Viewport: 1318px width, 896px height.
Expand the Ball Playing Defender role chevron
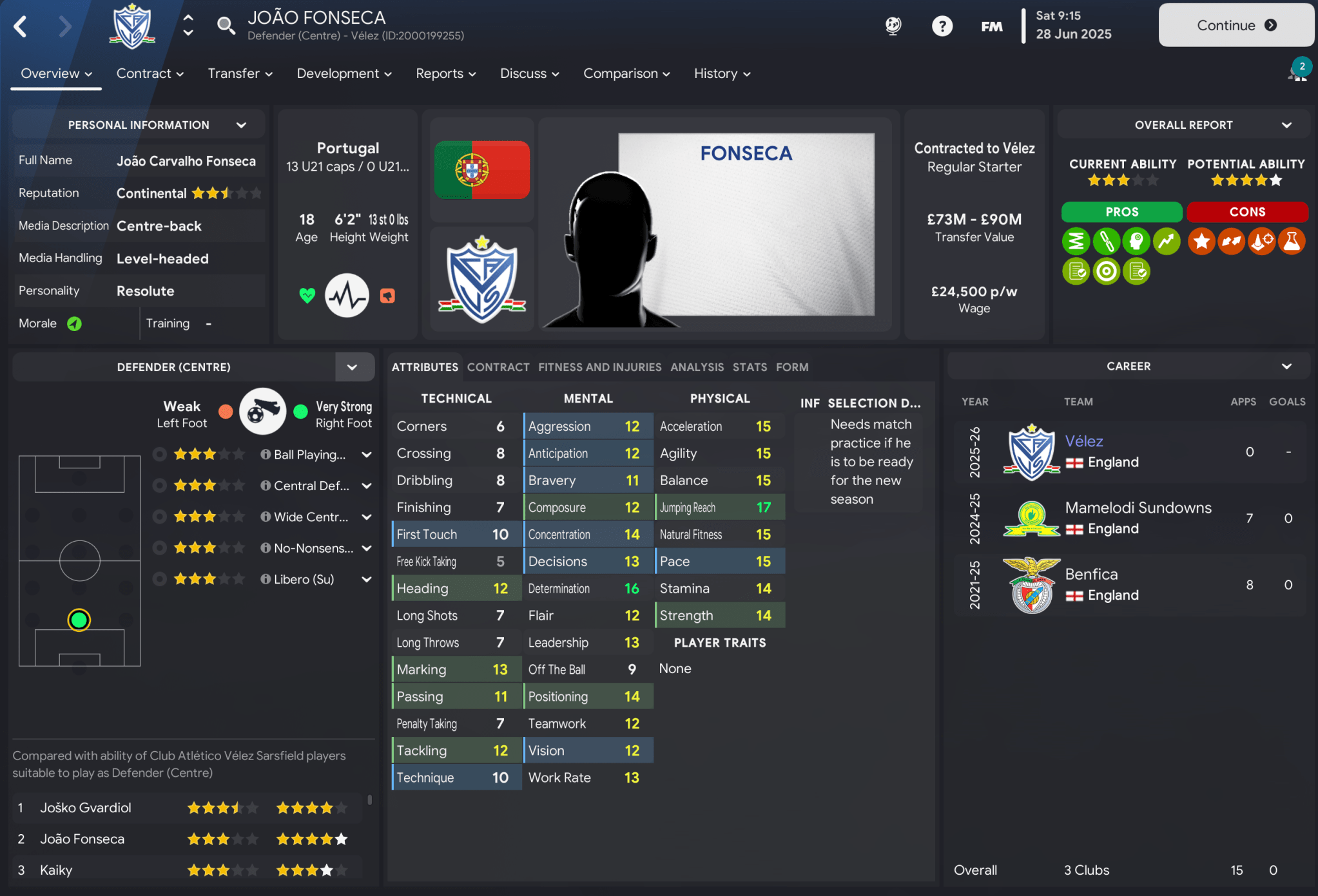coord(367,454)
